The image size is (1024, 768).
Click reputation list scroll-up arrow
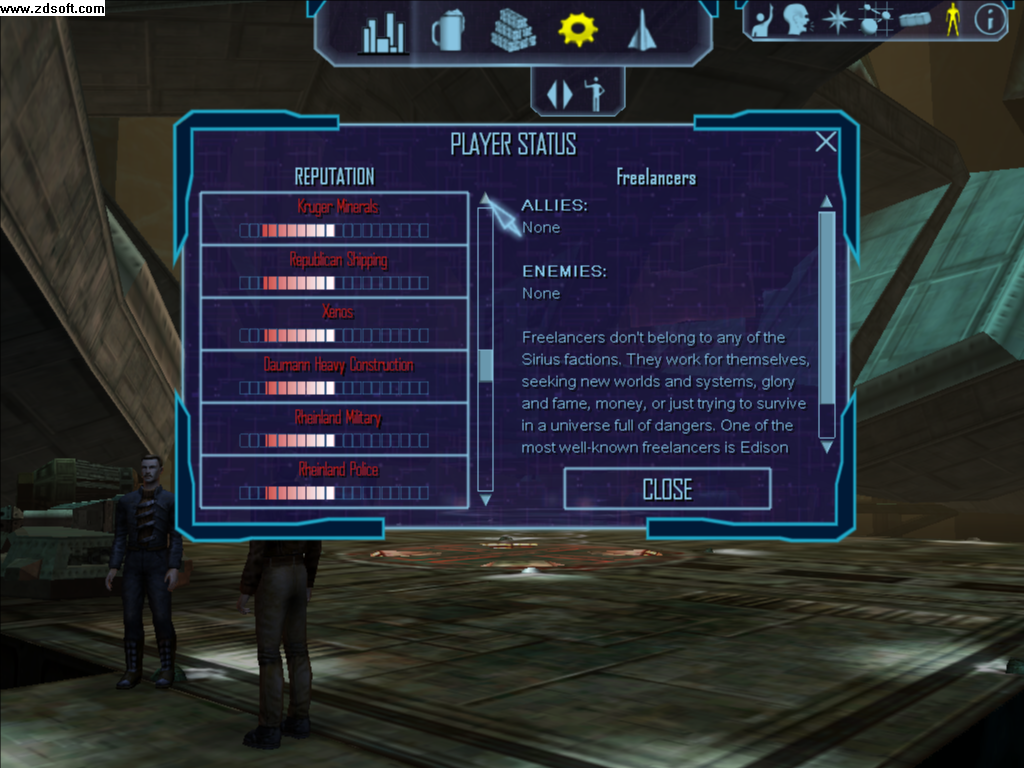pos(486,198)
